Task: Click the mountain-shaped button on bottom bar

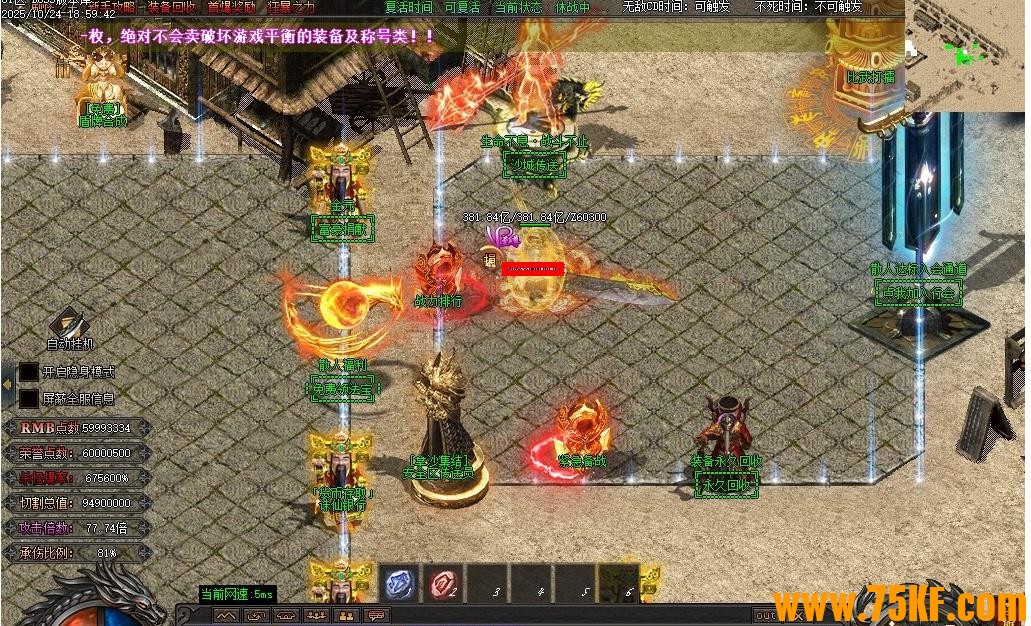Action: [226, 616]
